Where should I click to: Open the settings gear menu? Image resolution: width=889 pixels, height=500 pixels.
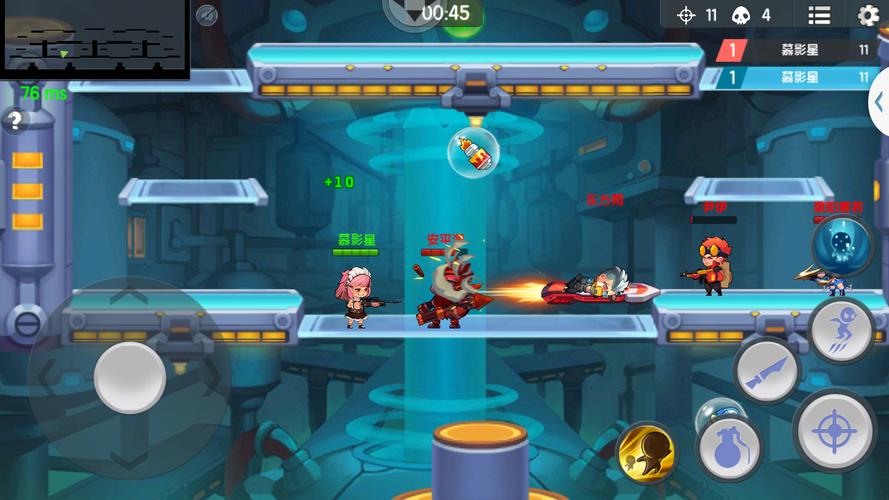(868, 15)
